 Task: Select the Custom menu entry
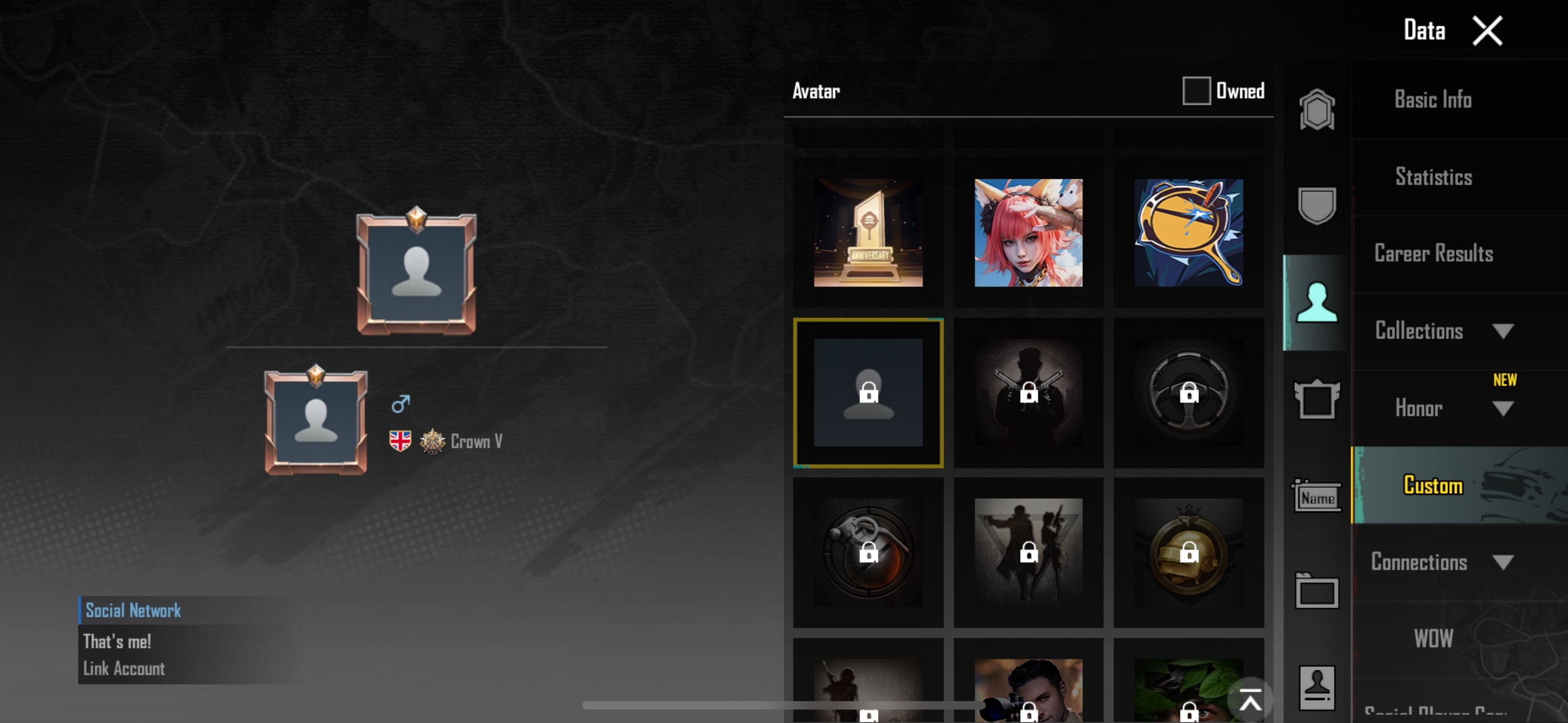[1432, 486]
